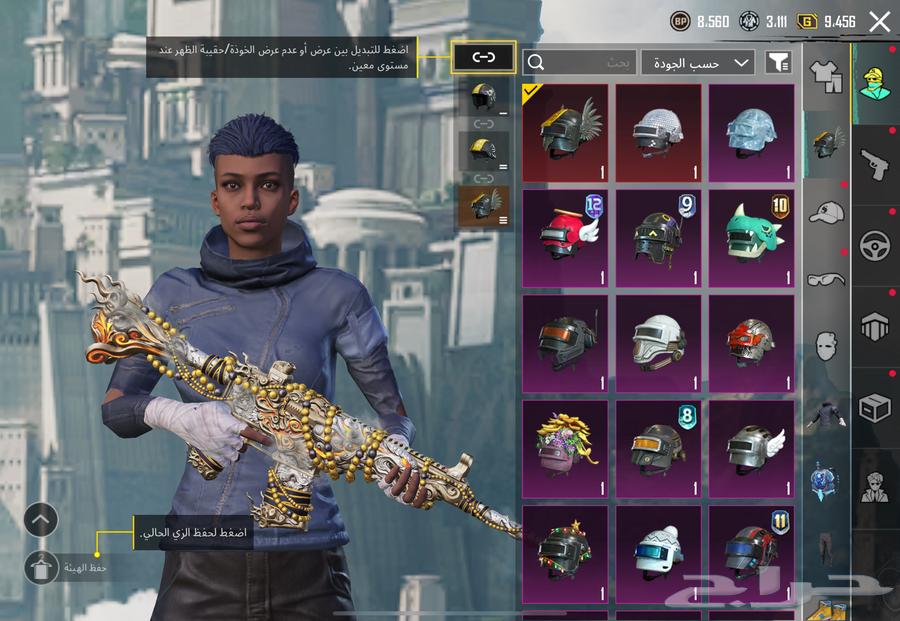The image size is (900, 621).
Task: Select the teal dinosaur helmet
Action: click(x=751, y=238)
